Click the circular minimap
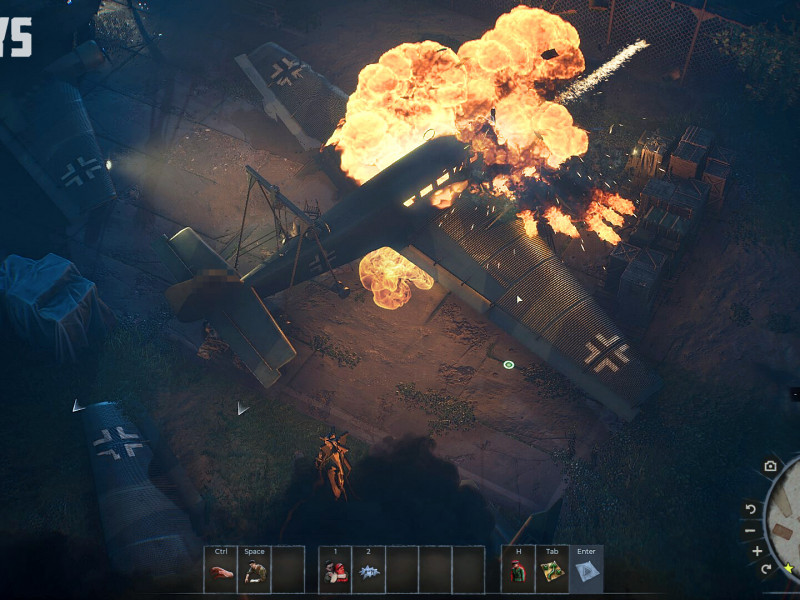The image size is (800, 600). [x=786, y=520]
